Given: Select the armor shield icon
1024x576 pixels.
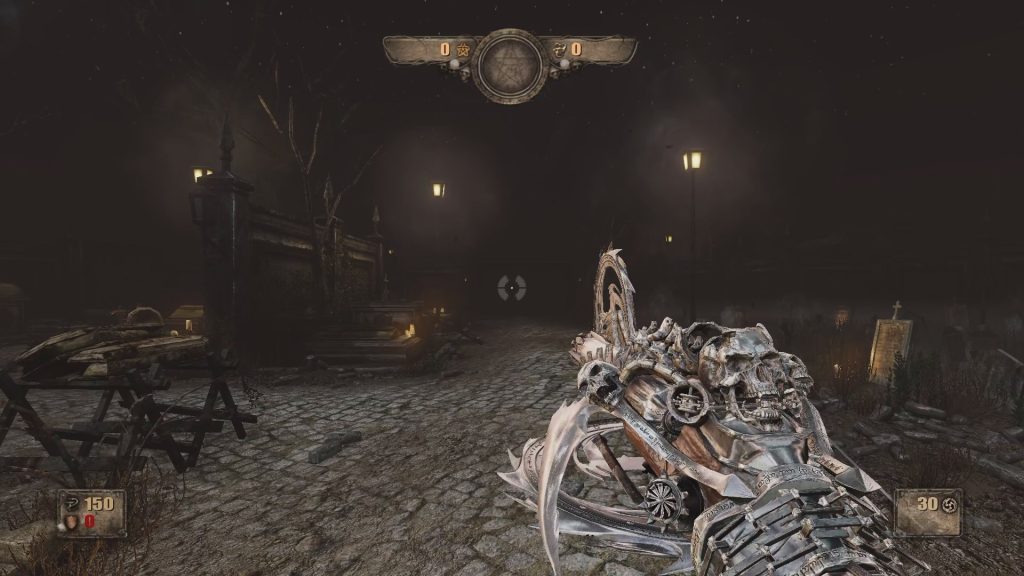Looking at the screenshot, I should 69,521.
